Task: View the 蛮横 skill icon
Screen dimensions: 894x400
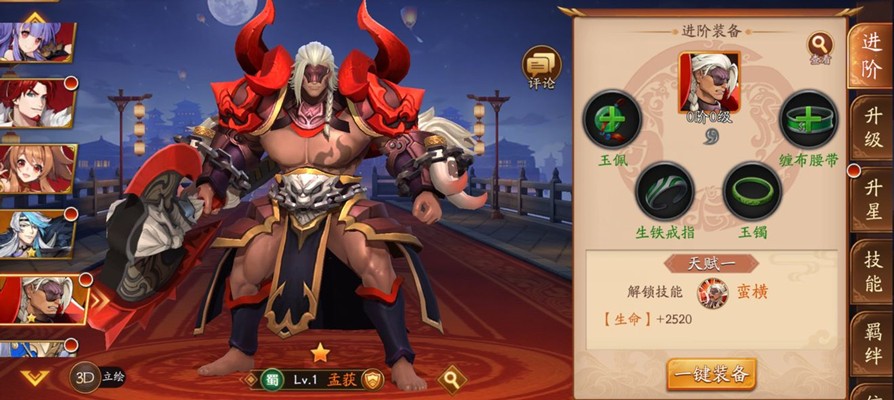Action: pyautogui.click(x=712, y=292)
